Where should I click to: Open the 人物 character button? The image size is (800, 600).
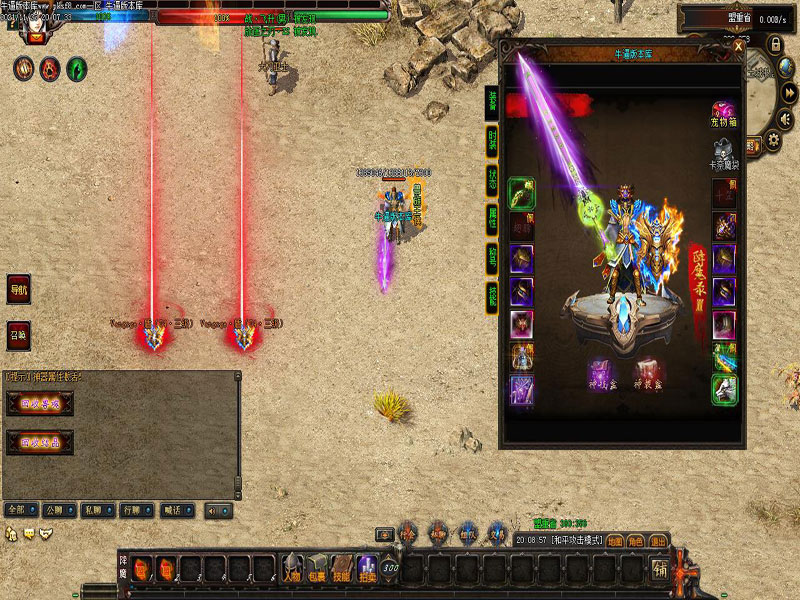tap(291, 568)
